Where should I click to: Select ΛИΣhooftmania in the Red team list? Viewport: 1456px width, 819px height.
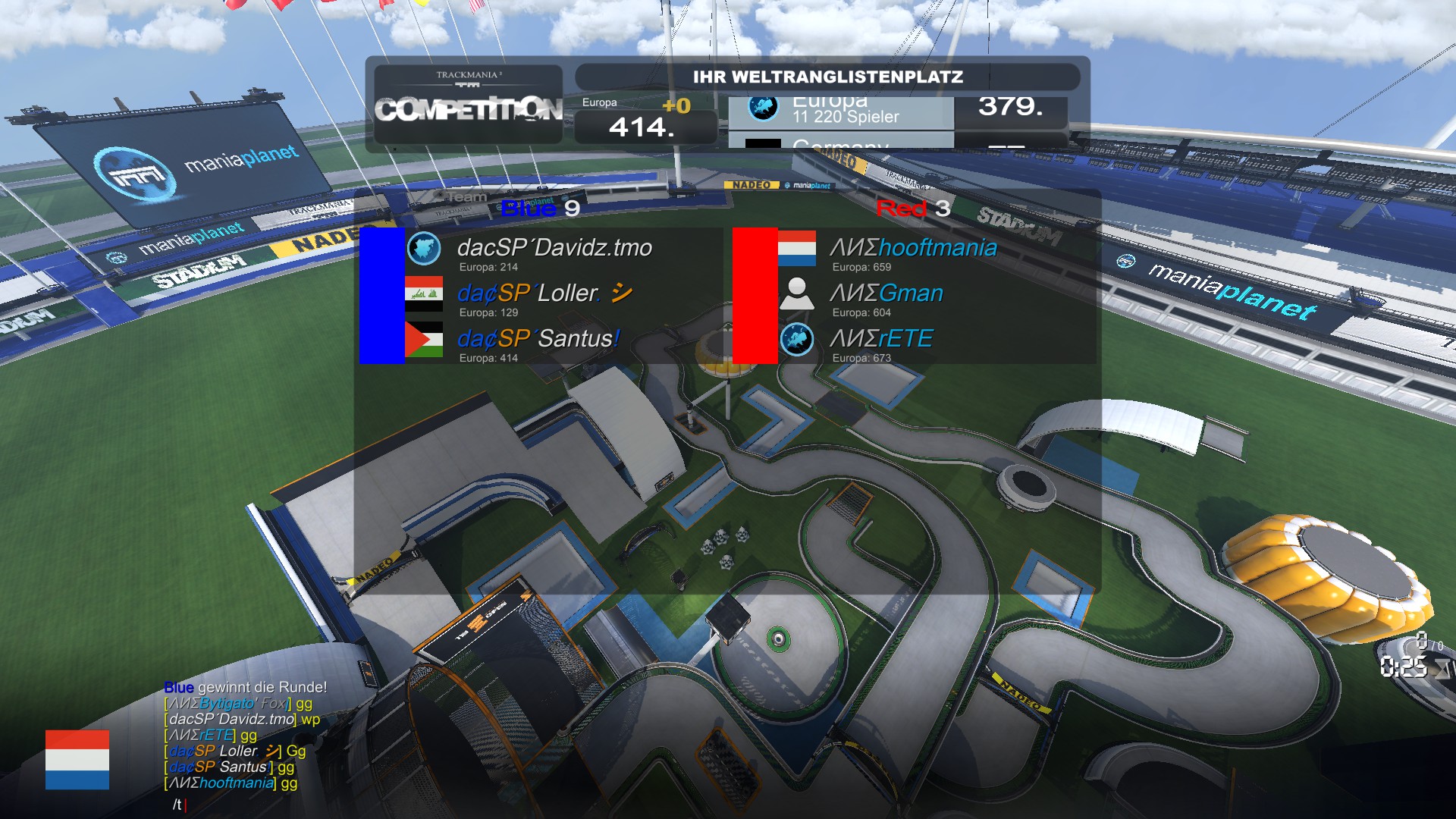tap(913, 249)
